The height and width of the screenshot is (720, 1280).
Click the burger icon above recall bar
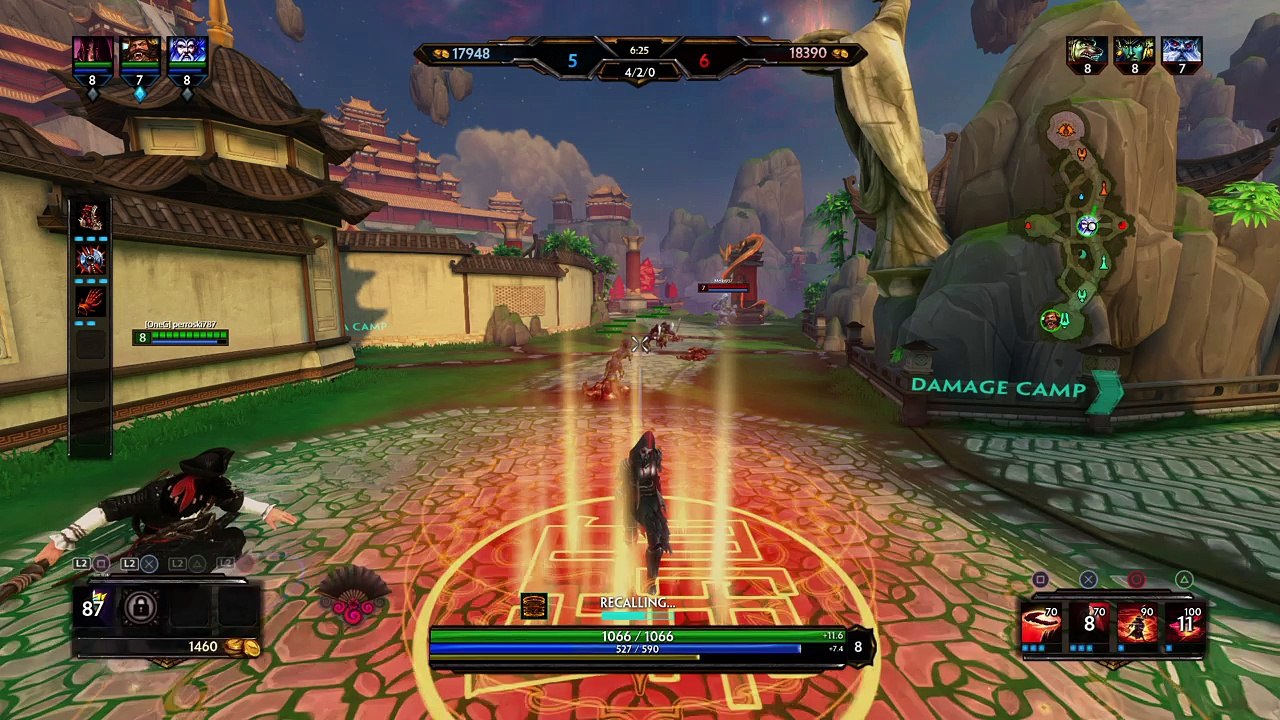[534, 605]
